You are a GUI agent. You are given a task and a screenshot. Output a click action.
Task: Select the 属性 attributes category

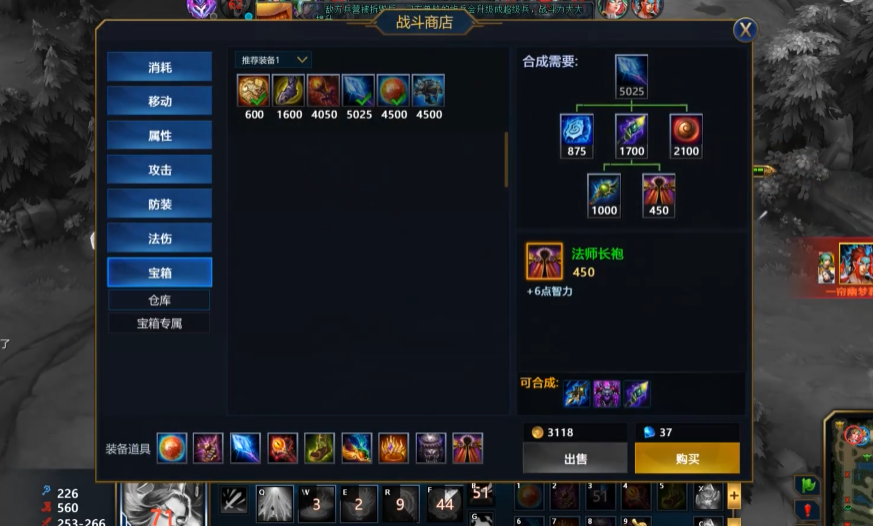click(160, 136)
